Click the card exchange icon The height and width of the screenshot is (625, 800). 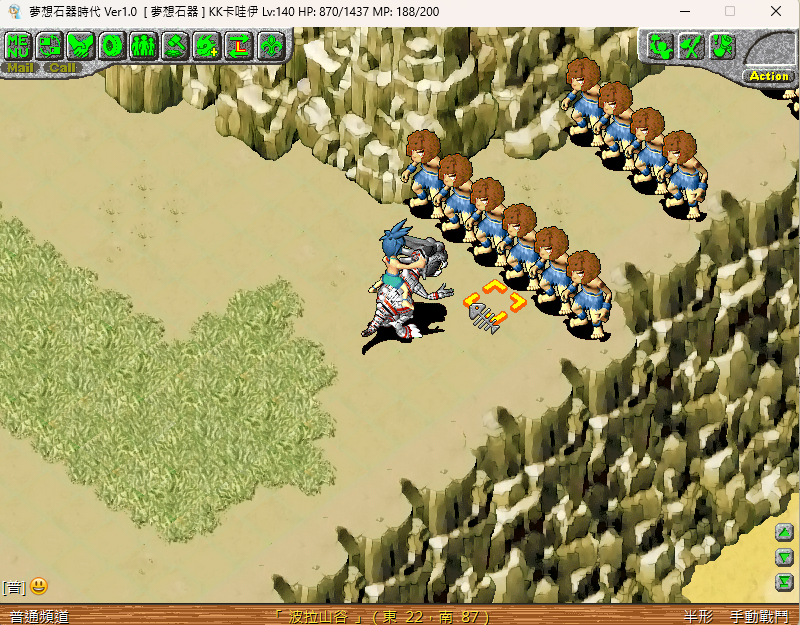pos(50,45)
